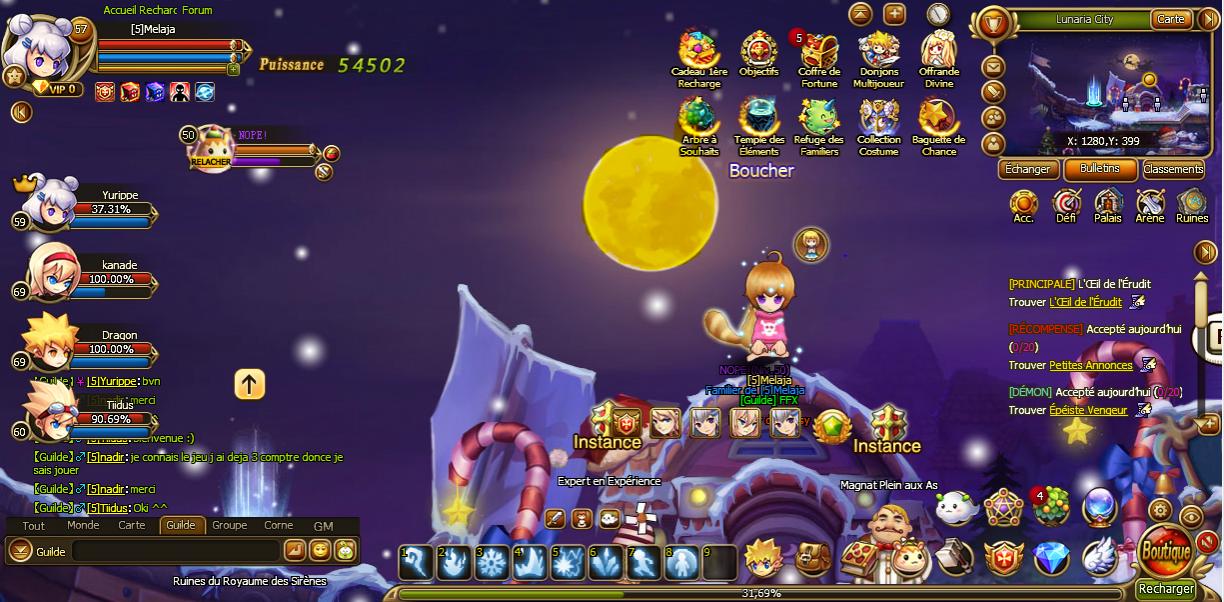Open the Échanger panel
The width and height of the screenshot is (1224, 602).
tap(1027, 169)
